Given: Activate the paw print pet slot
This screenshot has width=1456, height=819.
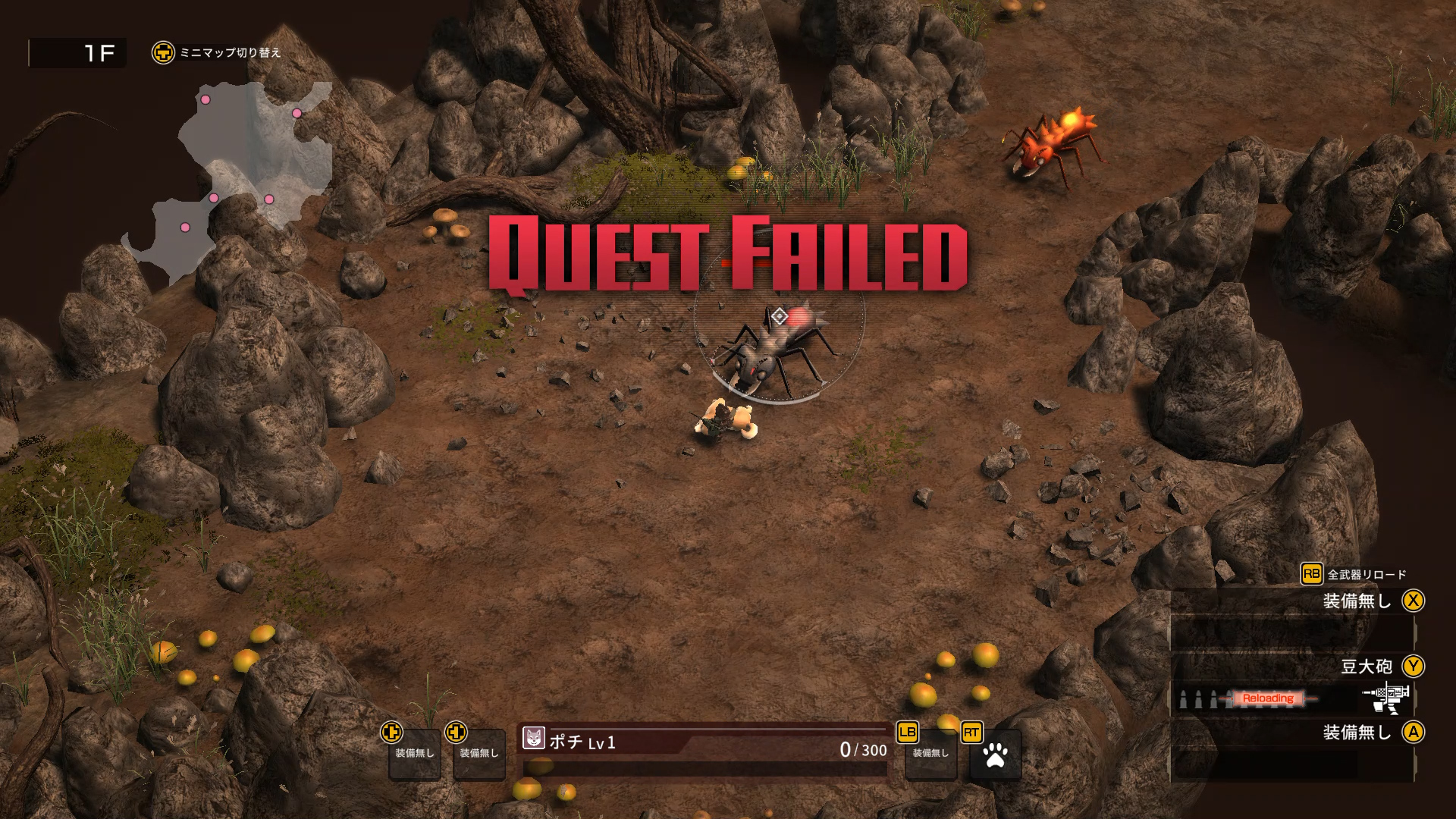Looking at the screenshot, I should pyautogui.click(x=995, y=755).
